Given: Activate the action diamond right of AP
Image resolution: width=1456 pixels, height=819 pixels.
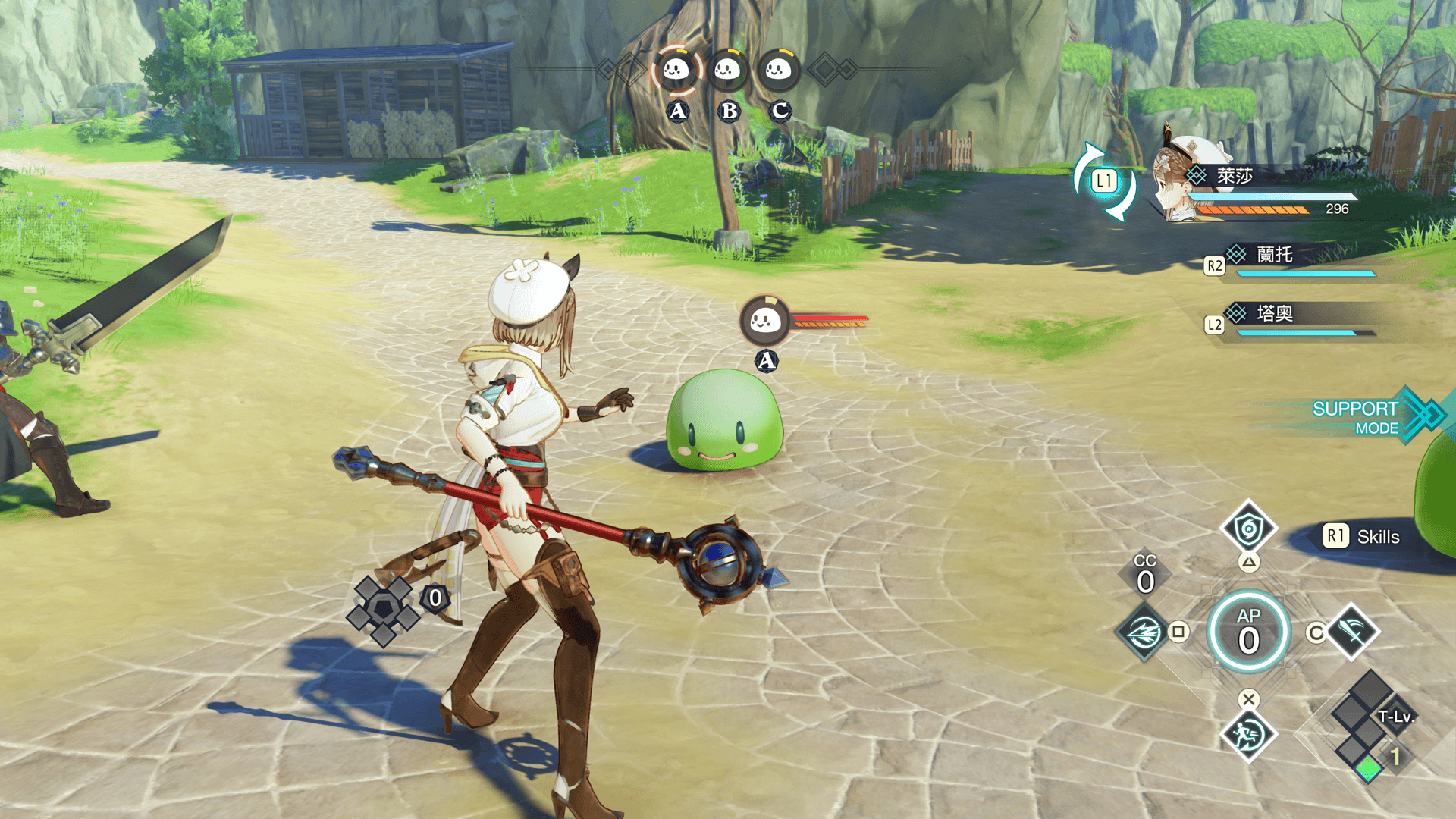Looking at the screenshot, I should click(1352, 630).
